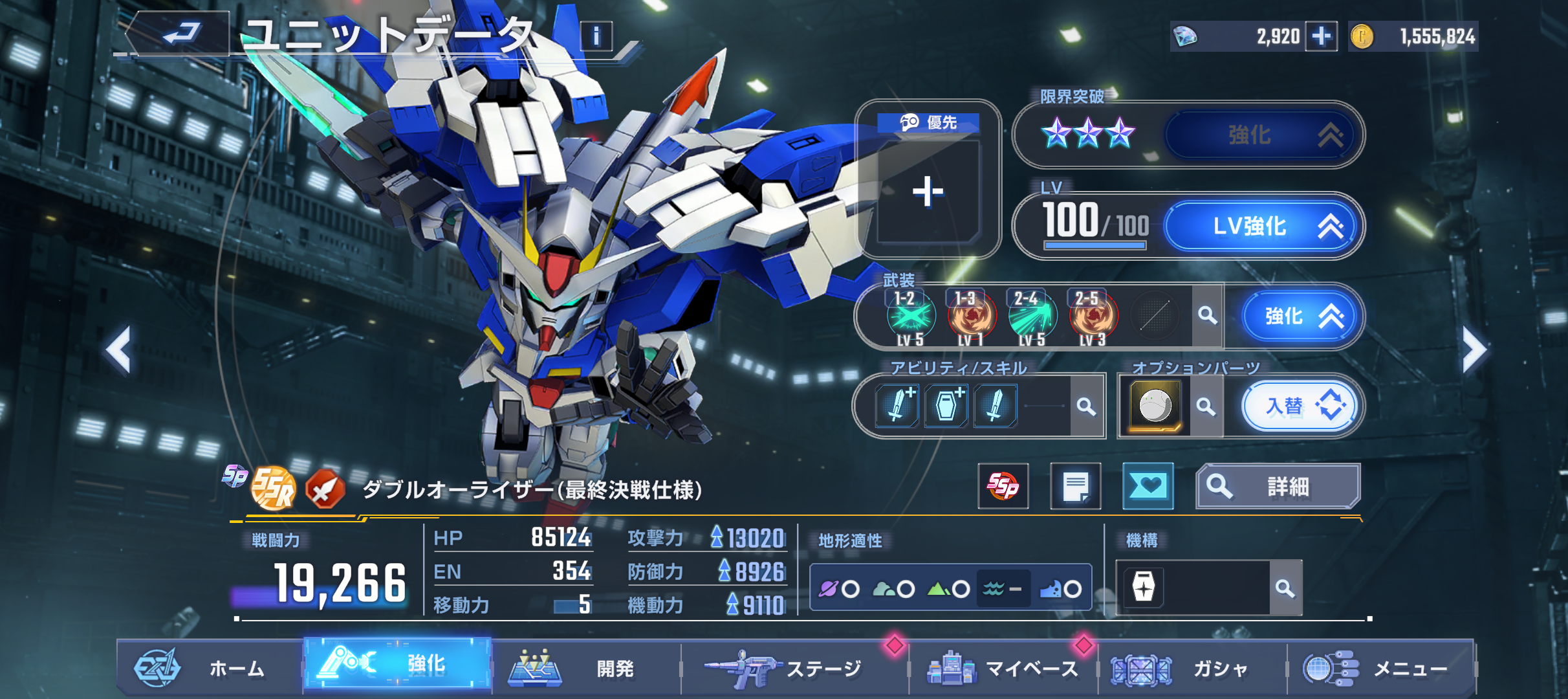Add diamonds with the plus button

1321,36
